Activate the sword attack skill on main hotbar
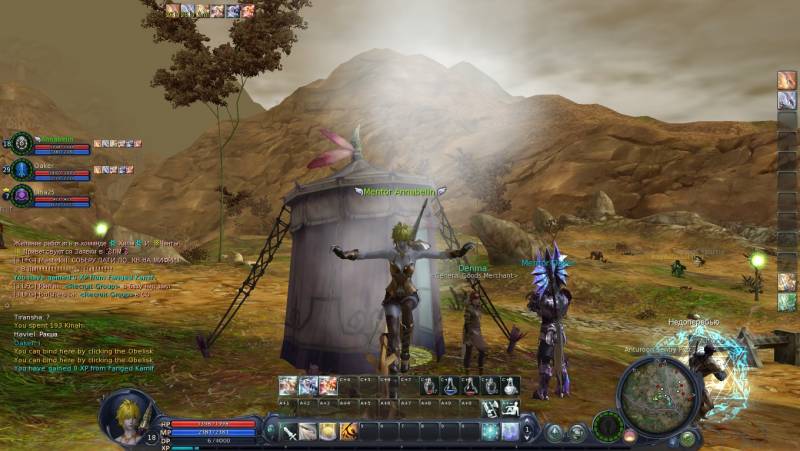This screenshot has width=800, height=451. pos(289,431)
